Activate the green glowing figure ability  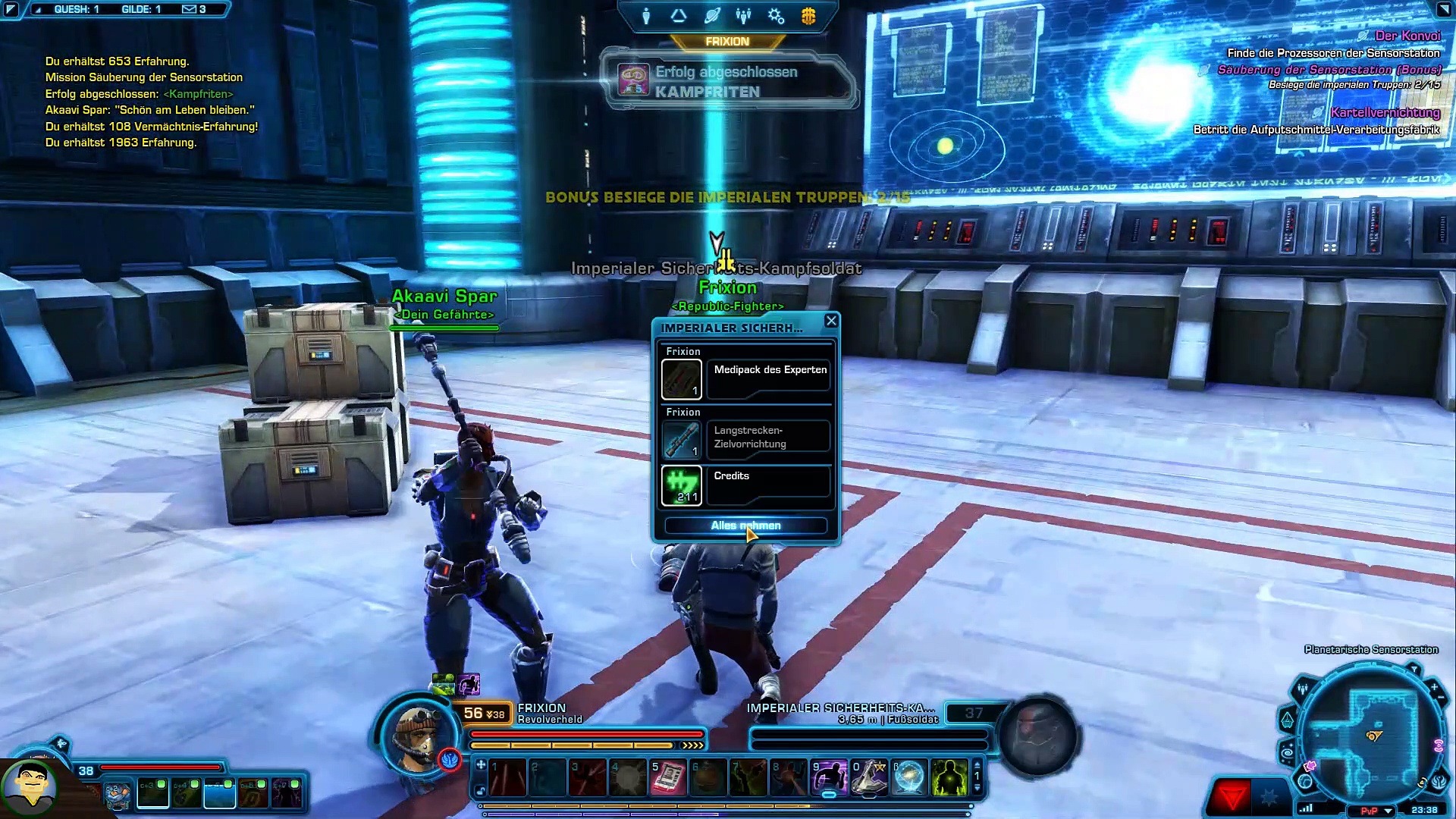point(949,778)
